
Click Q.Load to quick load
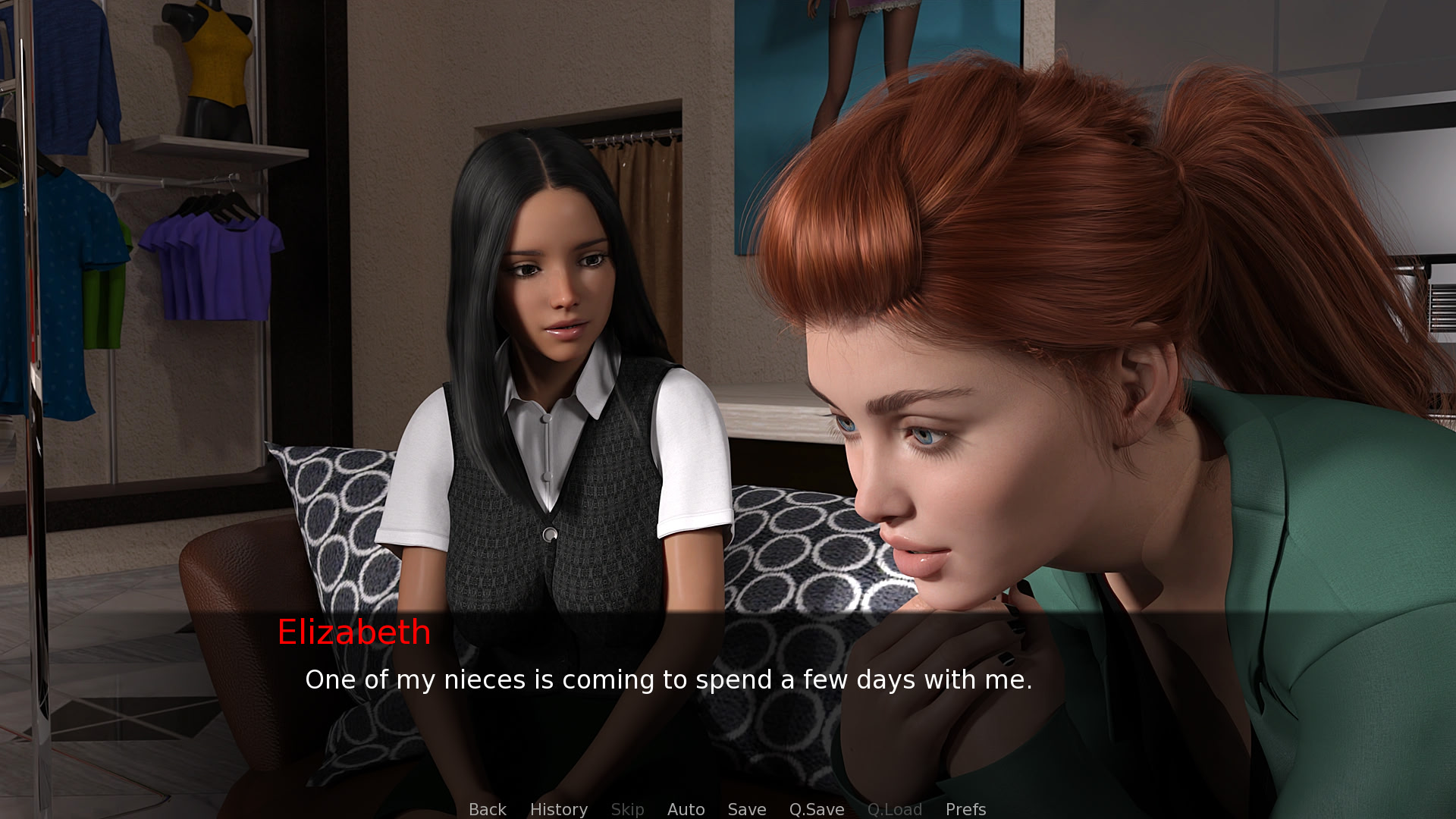pos(895,809)
